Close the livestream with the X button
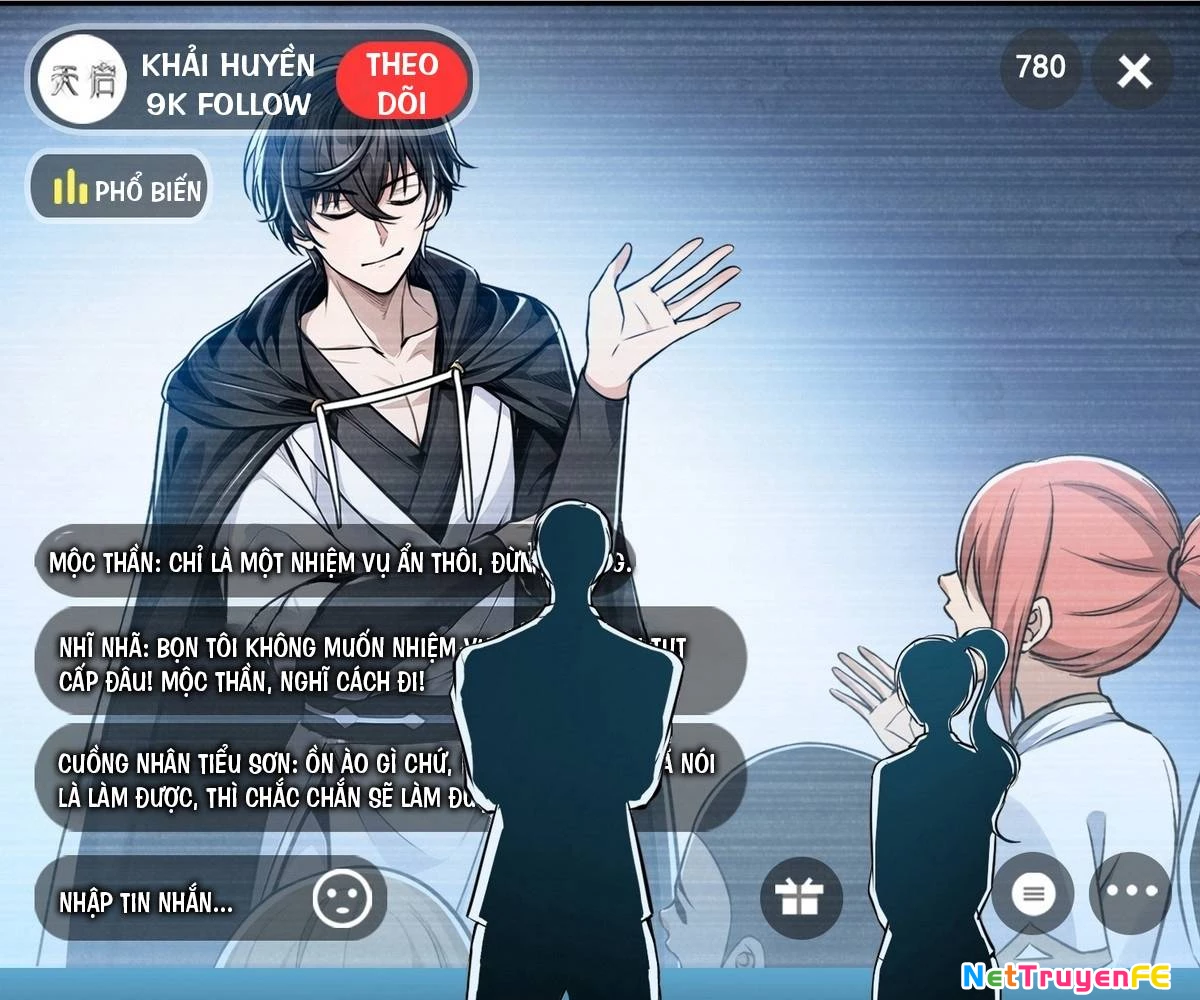The height and width of the screenshot is (1000, 1200). (x=1133, y=71)
